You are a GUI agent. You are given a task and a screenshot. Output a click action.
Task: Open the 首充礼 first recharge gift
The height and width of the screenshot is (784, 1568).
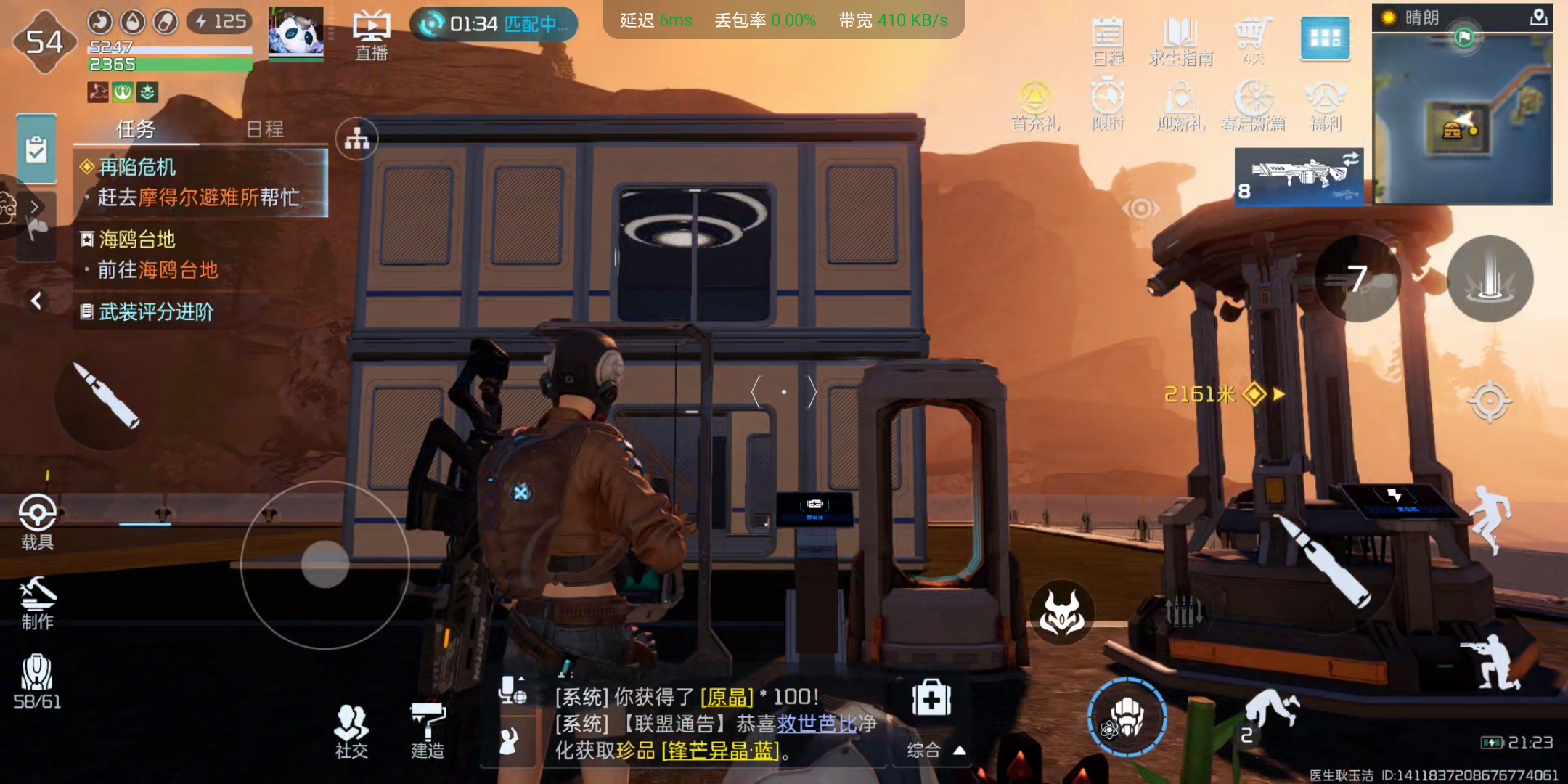(x=1035, y=105)
